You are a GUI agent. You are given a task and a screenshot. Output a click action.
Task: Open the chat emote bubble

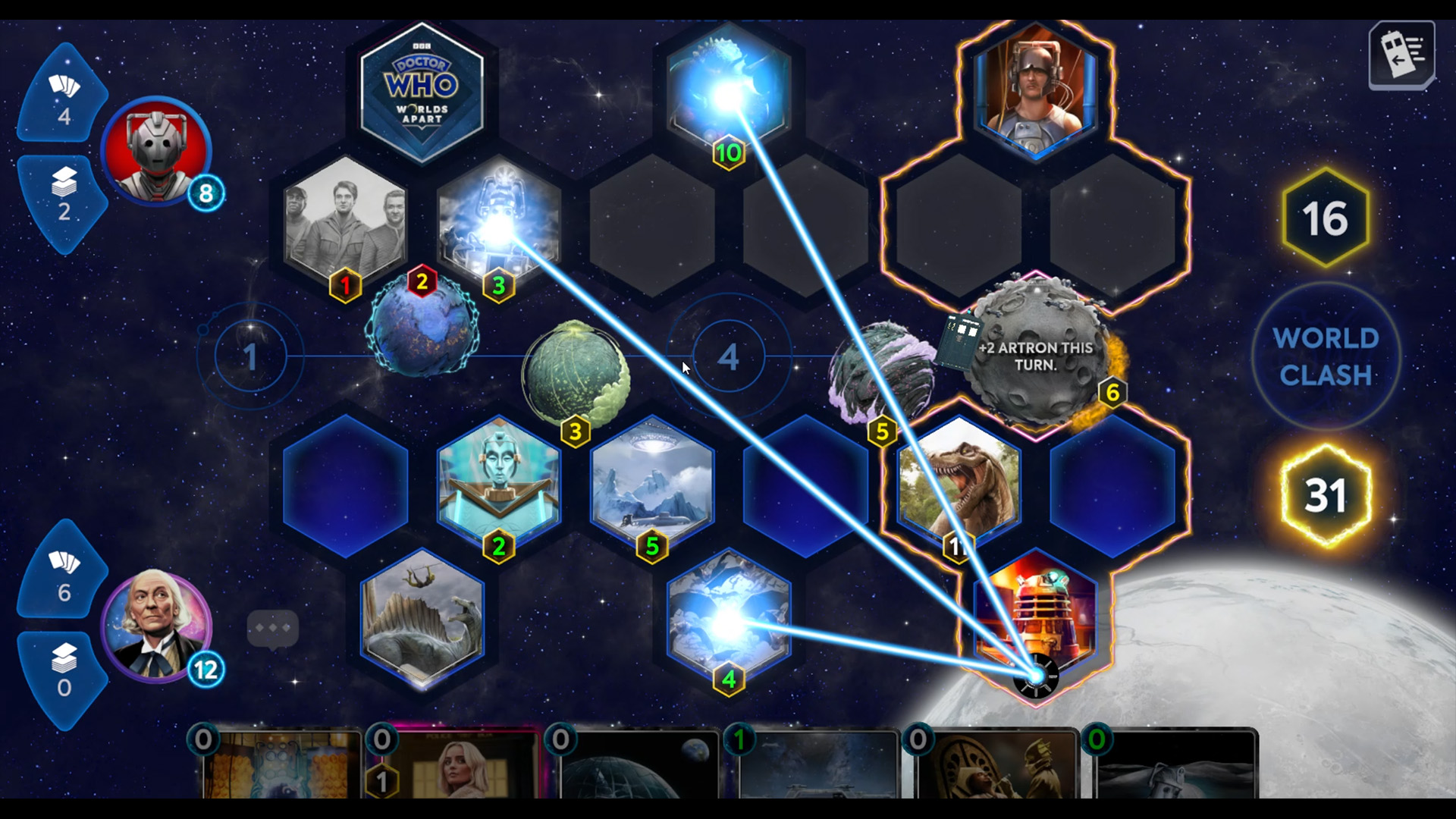(273, 628)
